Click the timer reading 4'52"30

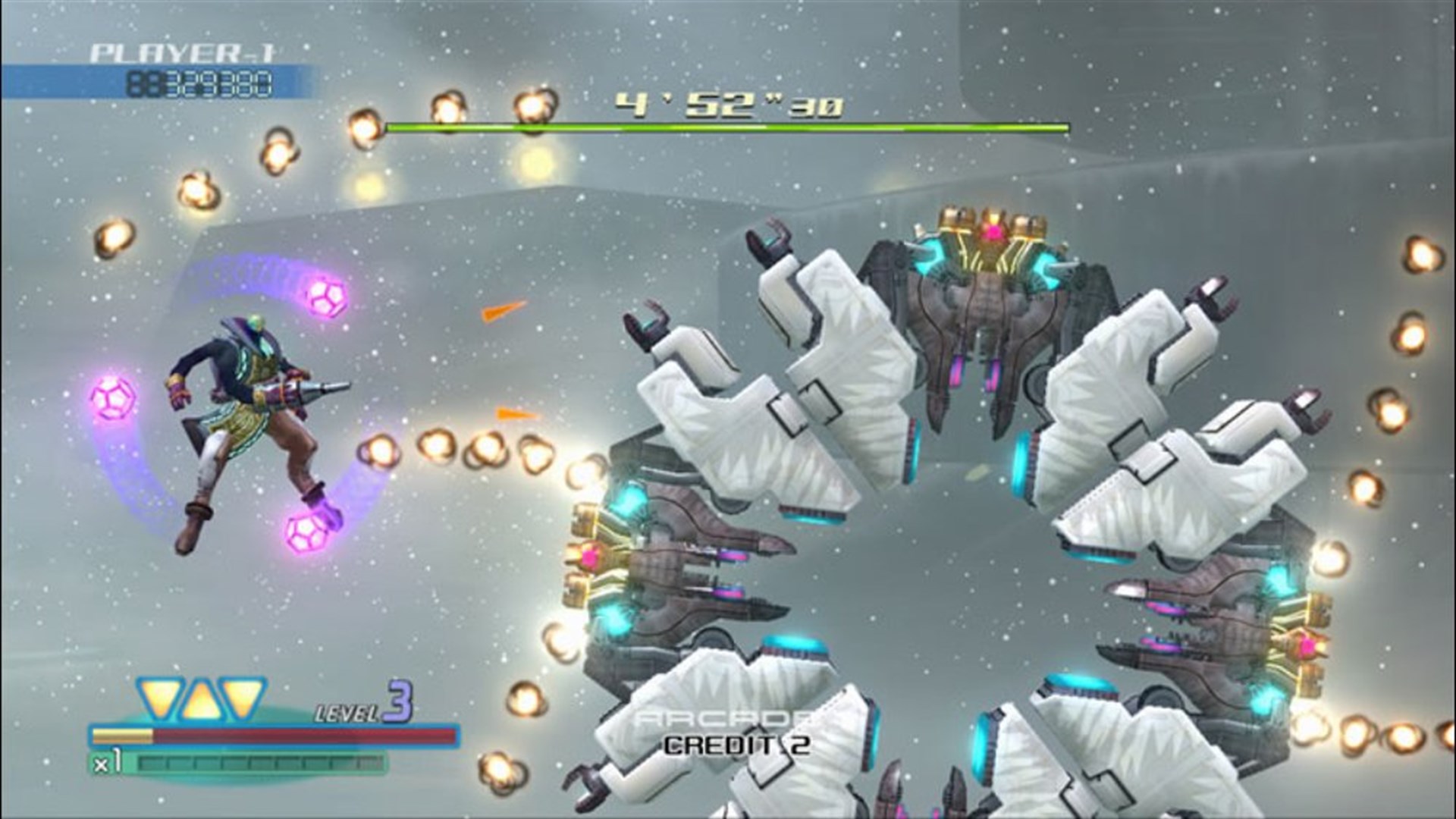coord(728,106)
